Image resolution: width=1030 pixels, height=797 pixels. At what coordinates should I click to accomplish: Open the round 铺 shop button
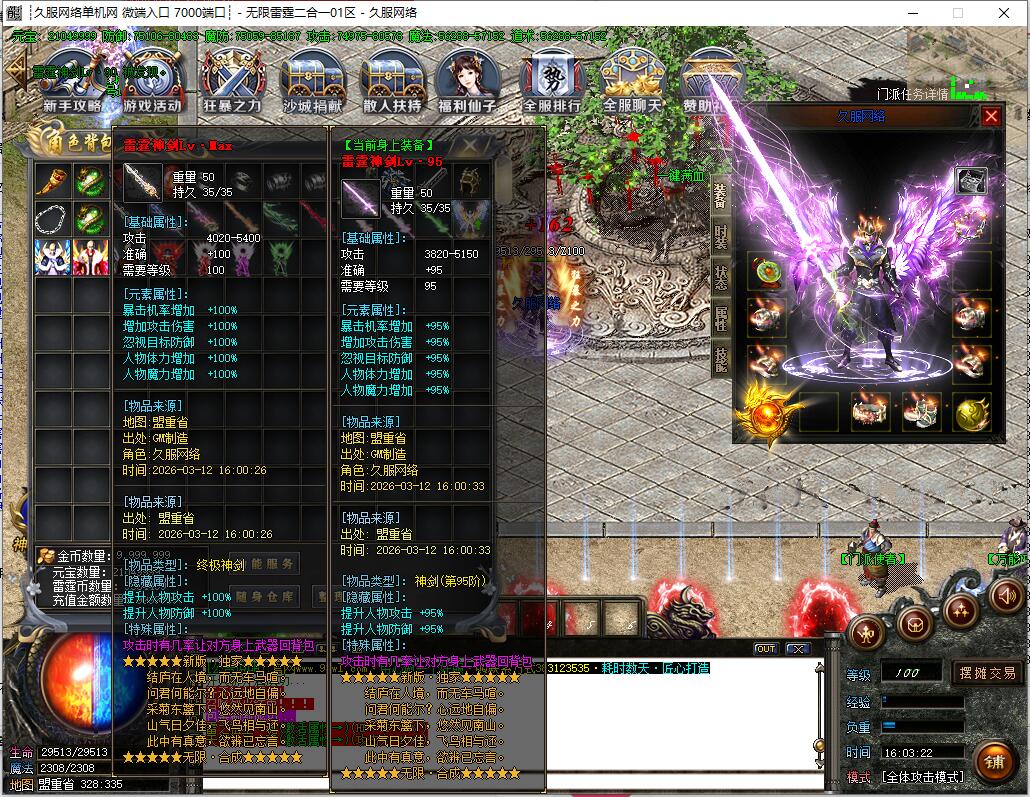(993, 761)
